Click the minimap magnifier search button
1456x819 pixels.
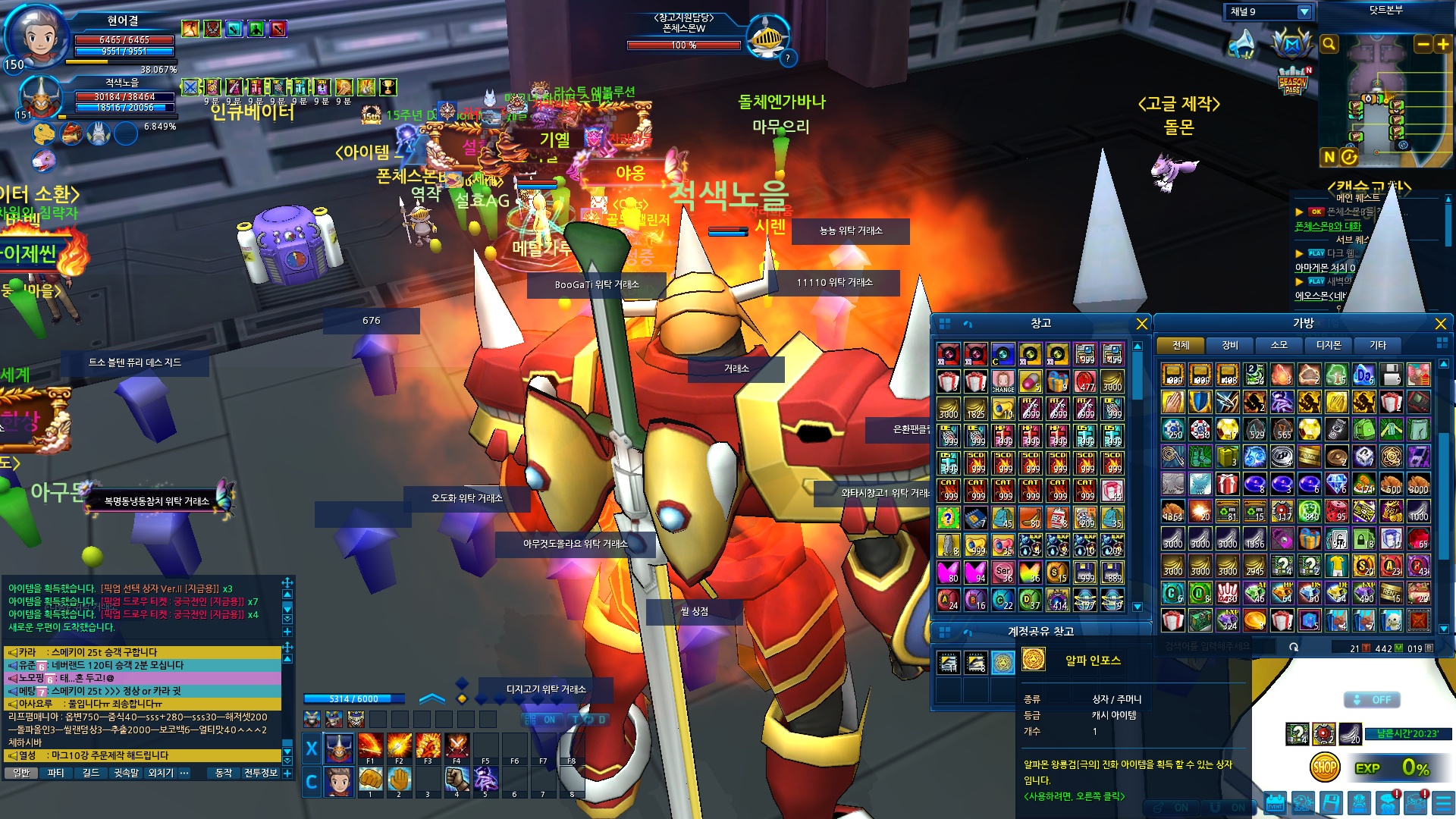pos(1329,44)
